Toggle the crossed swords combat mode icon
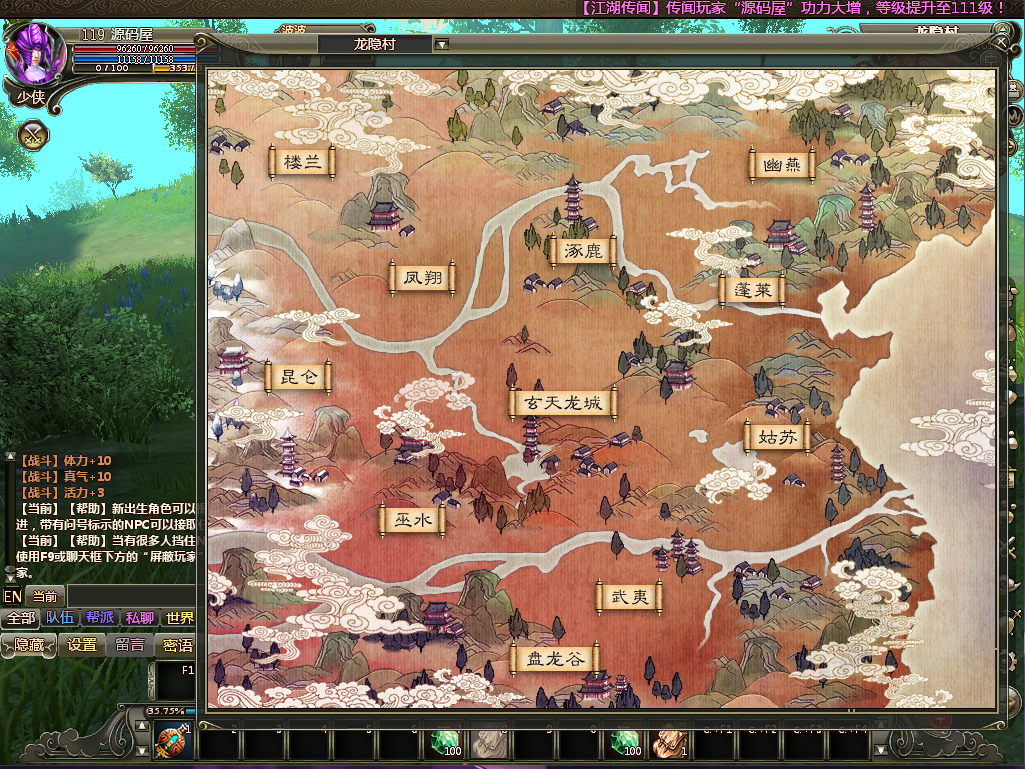The width and height of the screenshot is (1025, 769). pyautogui.click(x=33, y=134)
